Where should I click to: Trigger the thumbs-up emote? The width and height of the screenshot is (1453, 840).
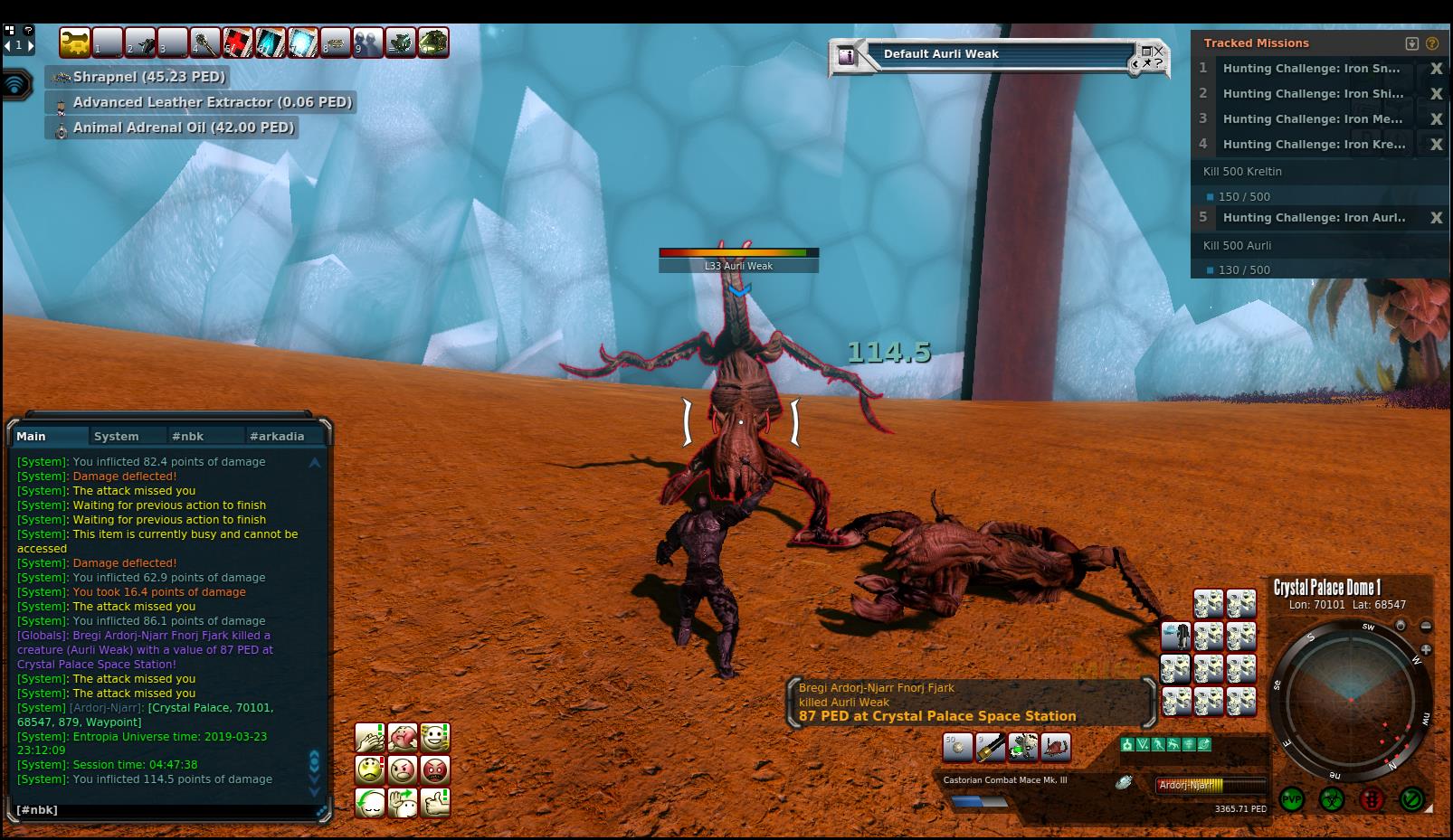[435, 802]
